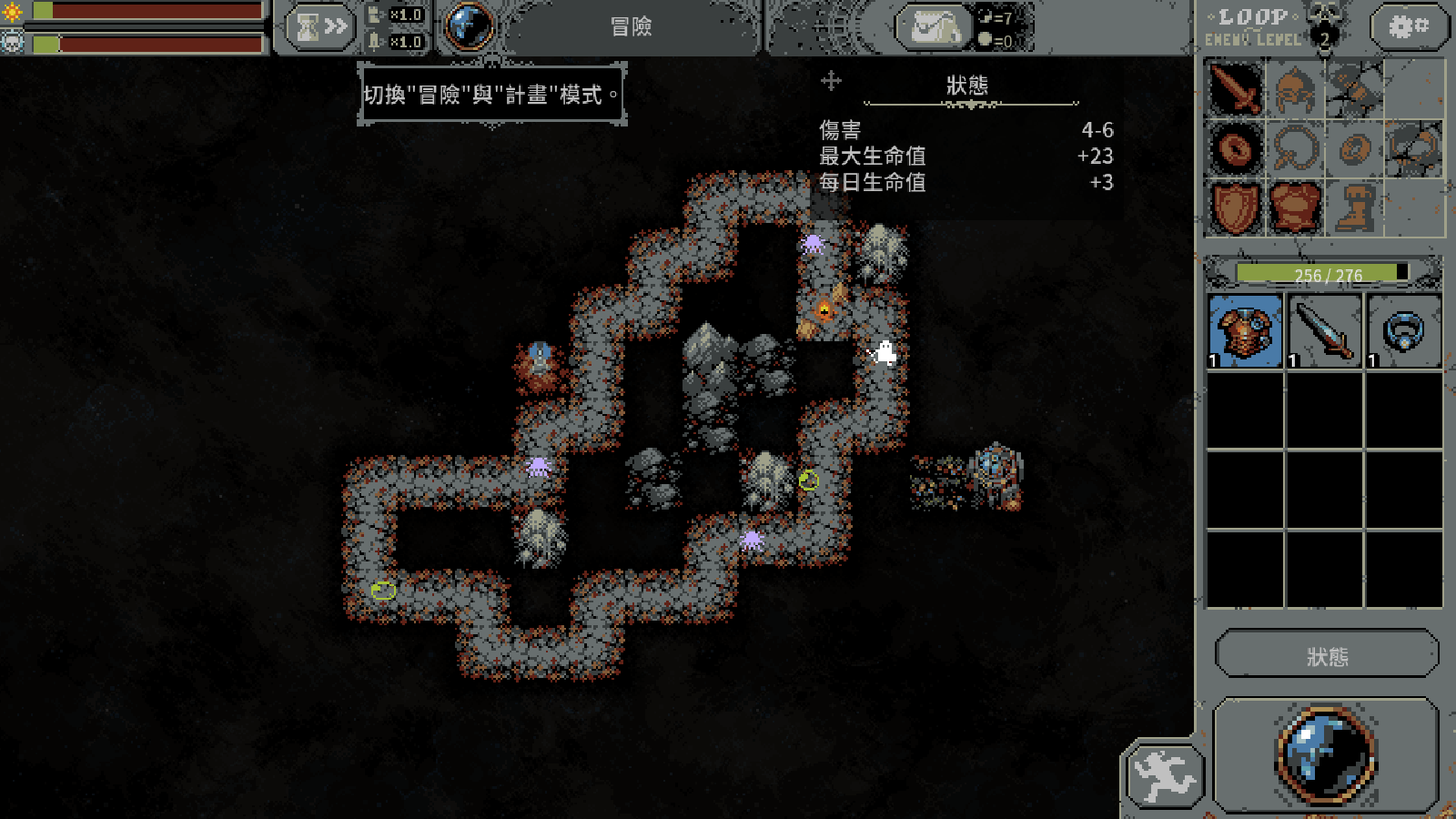Select the boots equipment slot
This screenshot has height=819, width=1456.
[x=1355, y=207]
